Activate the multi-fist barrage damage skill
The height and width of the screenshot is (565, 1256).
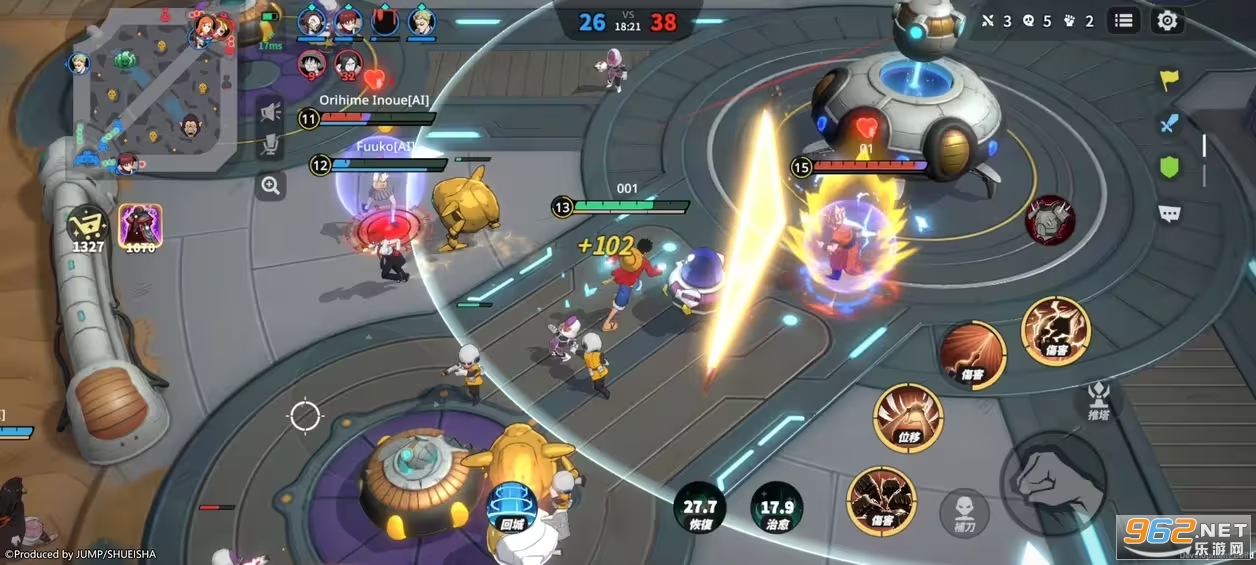click(x=881, y=500)
